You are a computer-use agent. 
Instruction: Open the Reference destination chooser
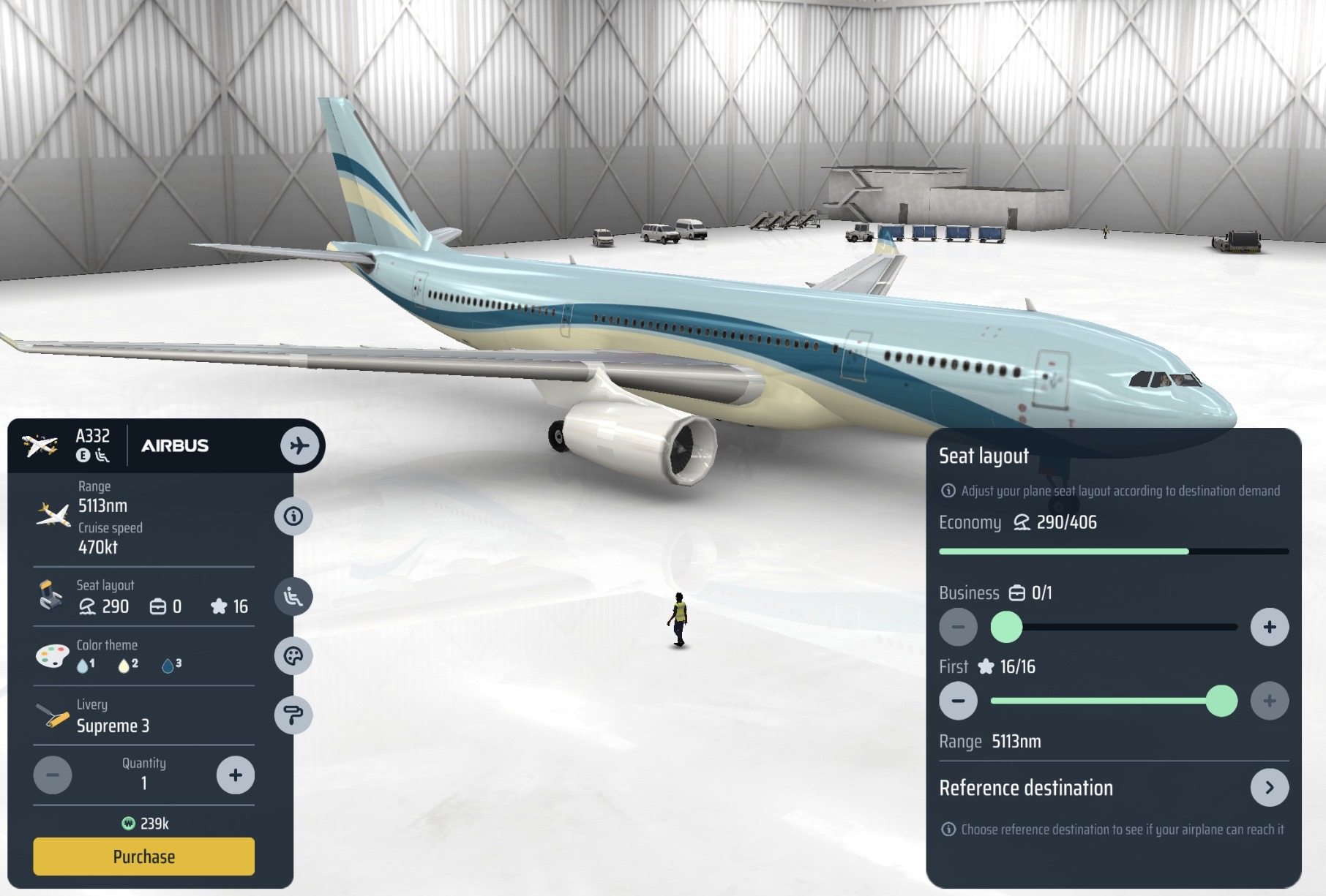click(x=1269, y=788)
